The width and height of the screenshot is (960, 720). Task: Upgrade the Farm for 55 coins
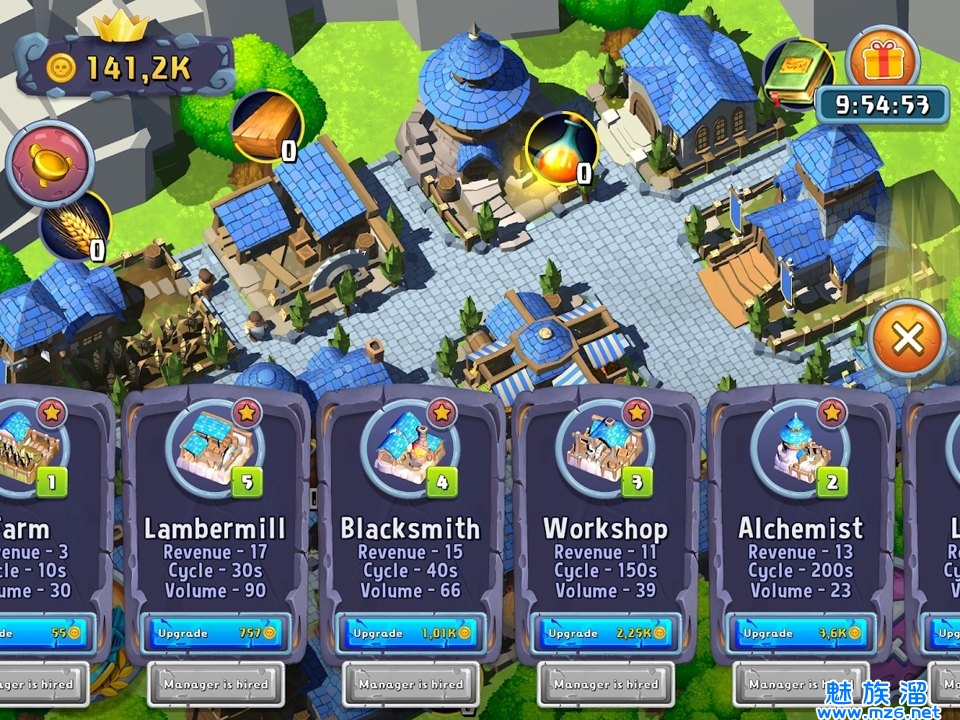pos(40,633)
